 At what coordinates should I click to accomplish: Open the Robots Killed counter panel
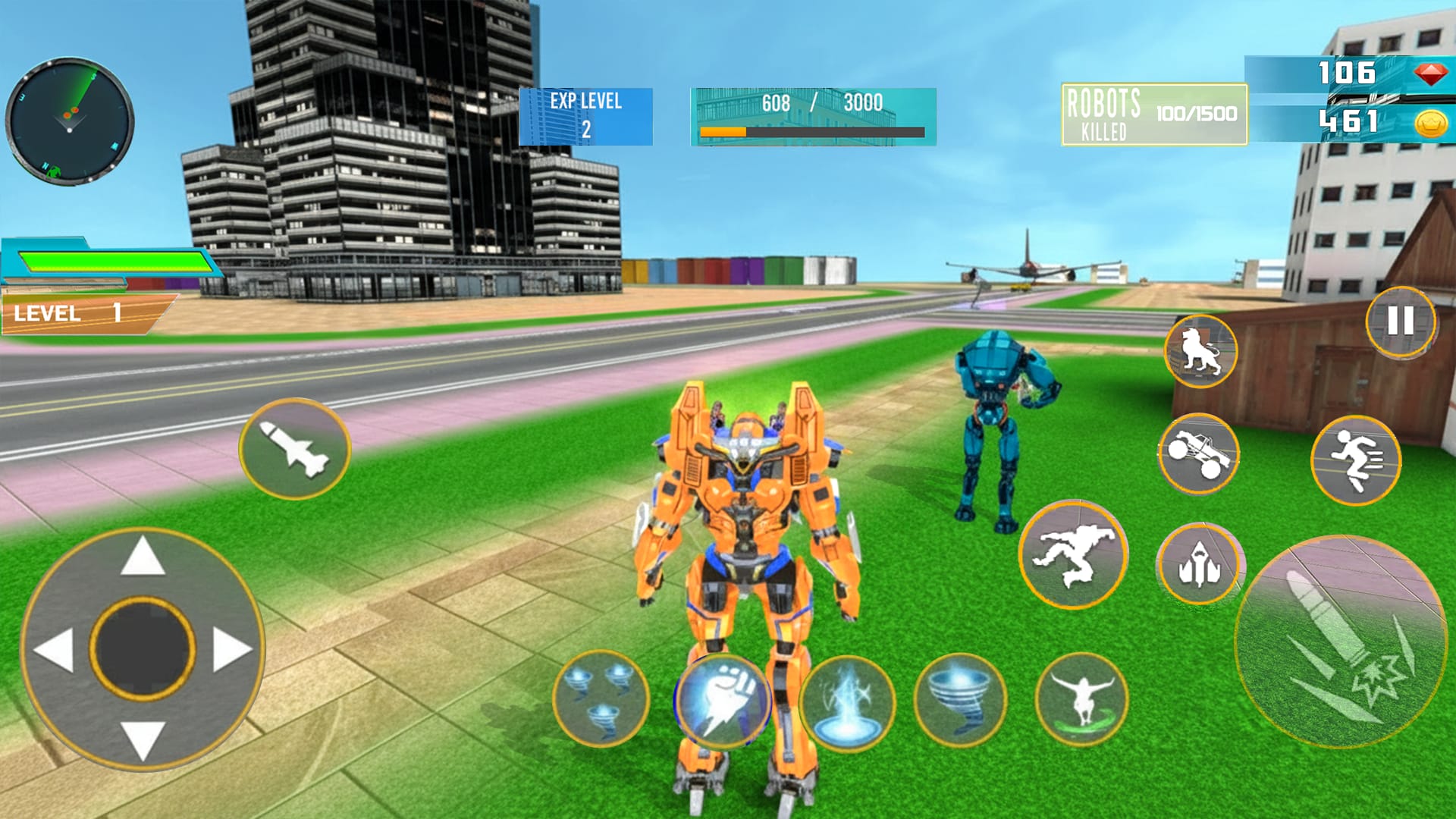tap(1153, 114)
